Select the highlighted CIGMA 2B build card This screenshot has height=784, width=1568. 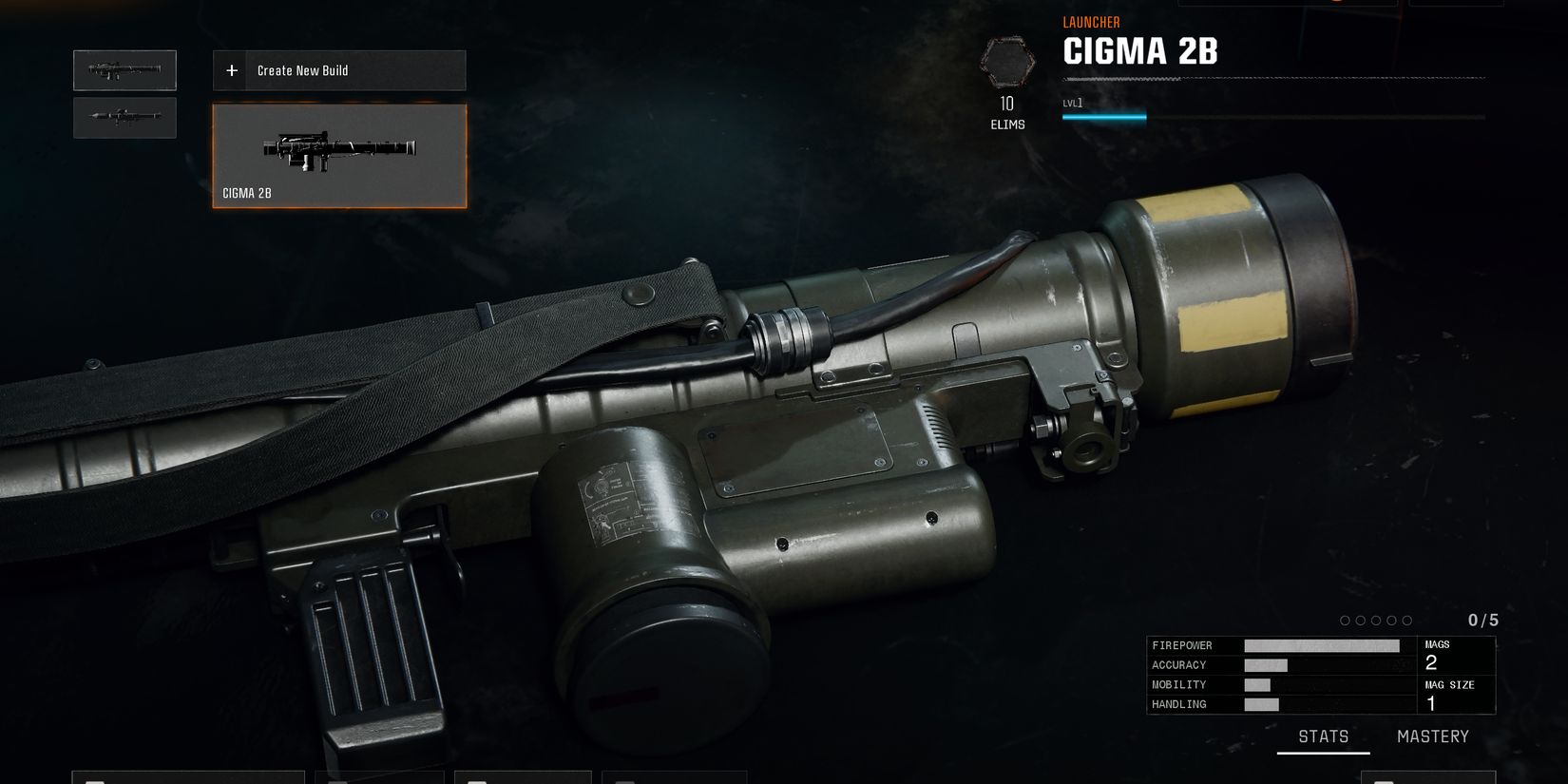click(x=339, y=155)
